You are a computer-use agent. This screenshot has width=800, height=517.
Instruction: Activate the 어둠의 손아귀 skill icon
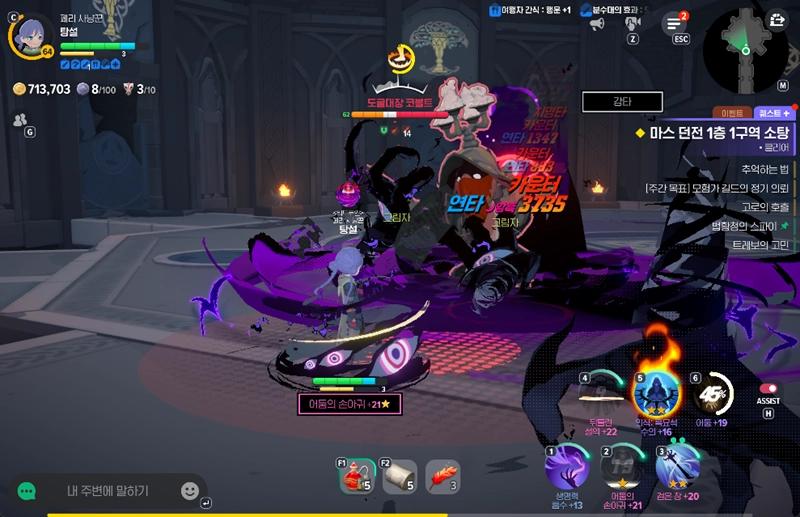pos(622,465)
